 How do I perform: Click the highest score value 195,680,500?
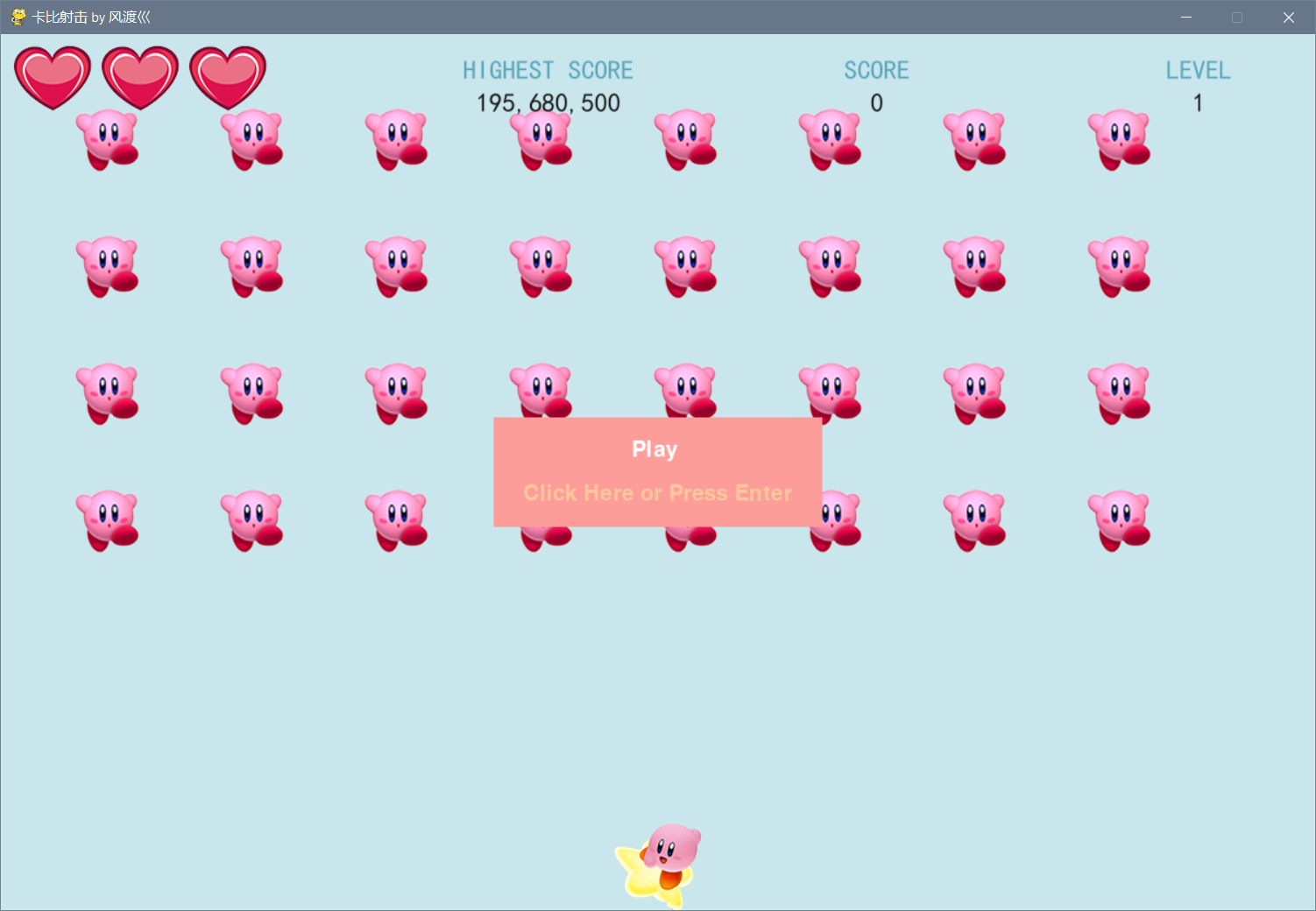[x=547, y=102]
